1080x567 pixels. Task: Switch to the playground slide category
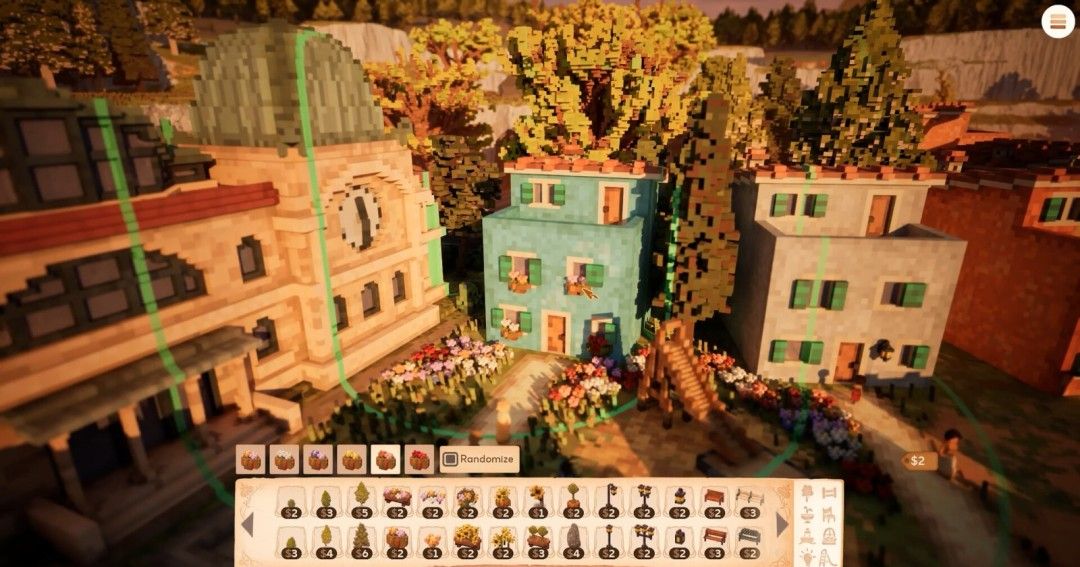829,555
